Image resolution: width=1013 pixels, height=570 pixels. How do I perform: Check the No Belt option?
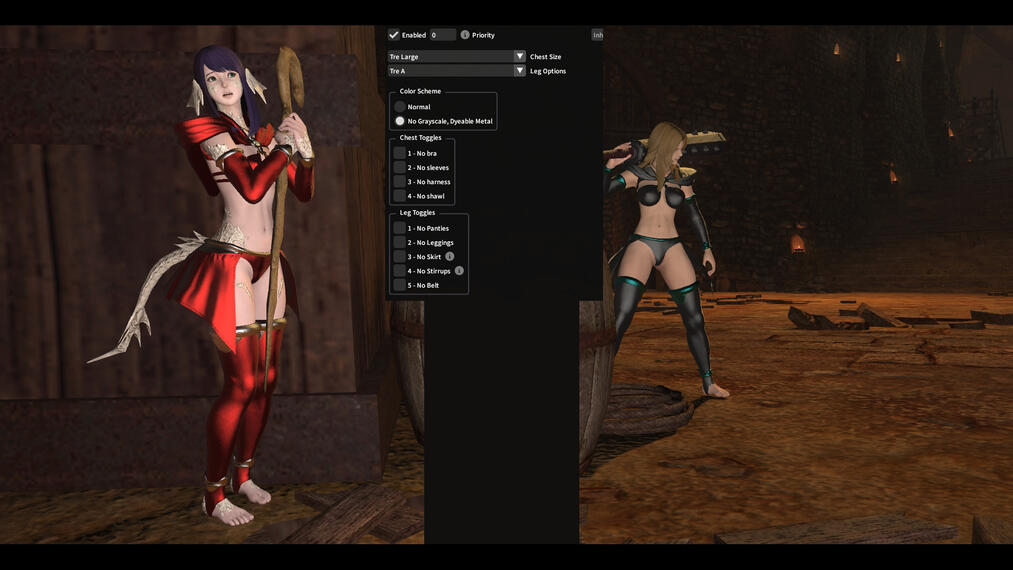[x=400, y=285]
